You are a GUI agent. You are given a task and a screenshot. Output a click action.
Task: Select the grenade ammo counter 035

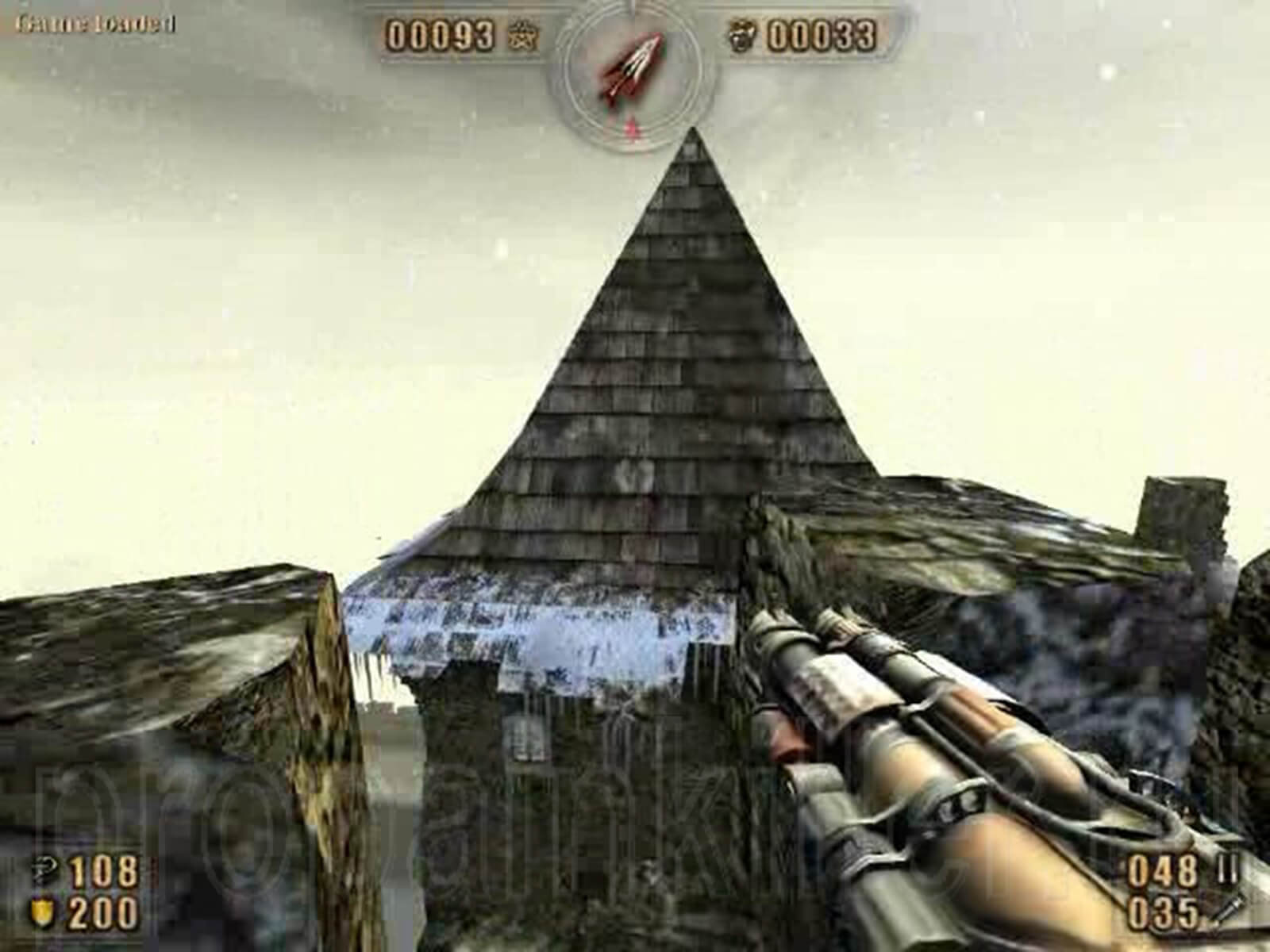click(1164, 911)
